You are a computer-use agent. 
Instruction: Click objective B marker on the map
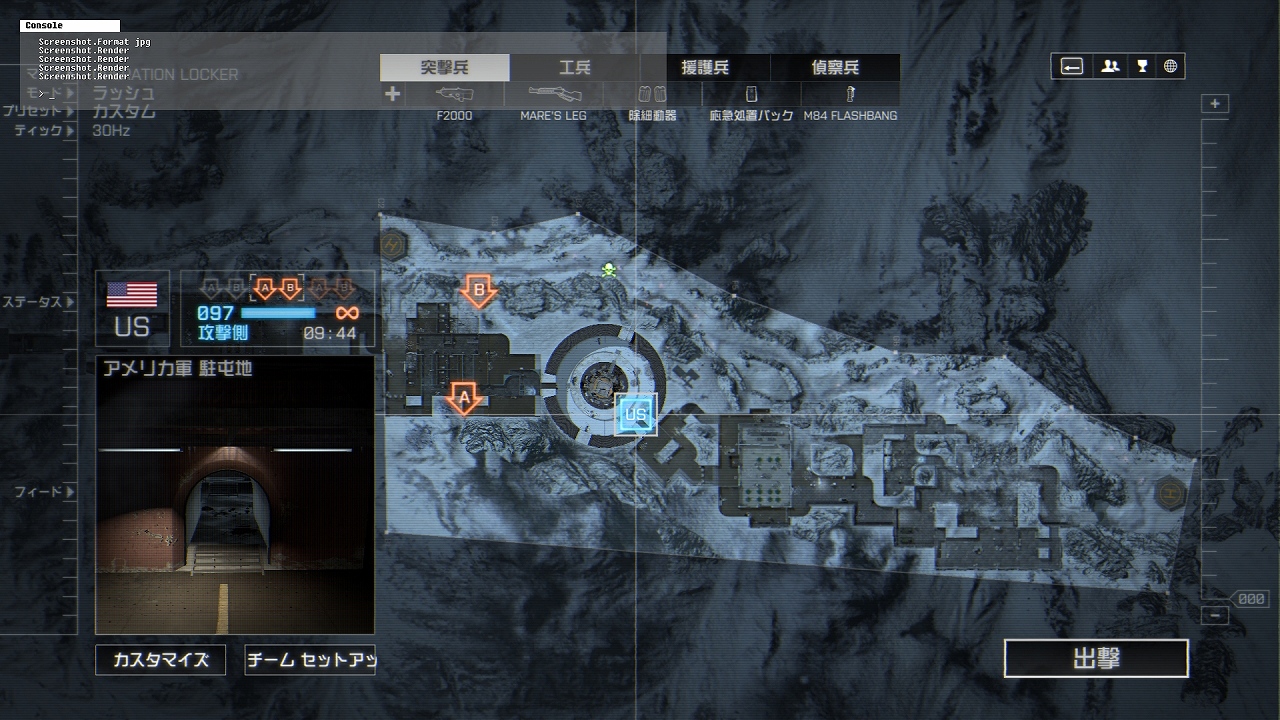tap(479, 291)
